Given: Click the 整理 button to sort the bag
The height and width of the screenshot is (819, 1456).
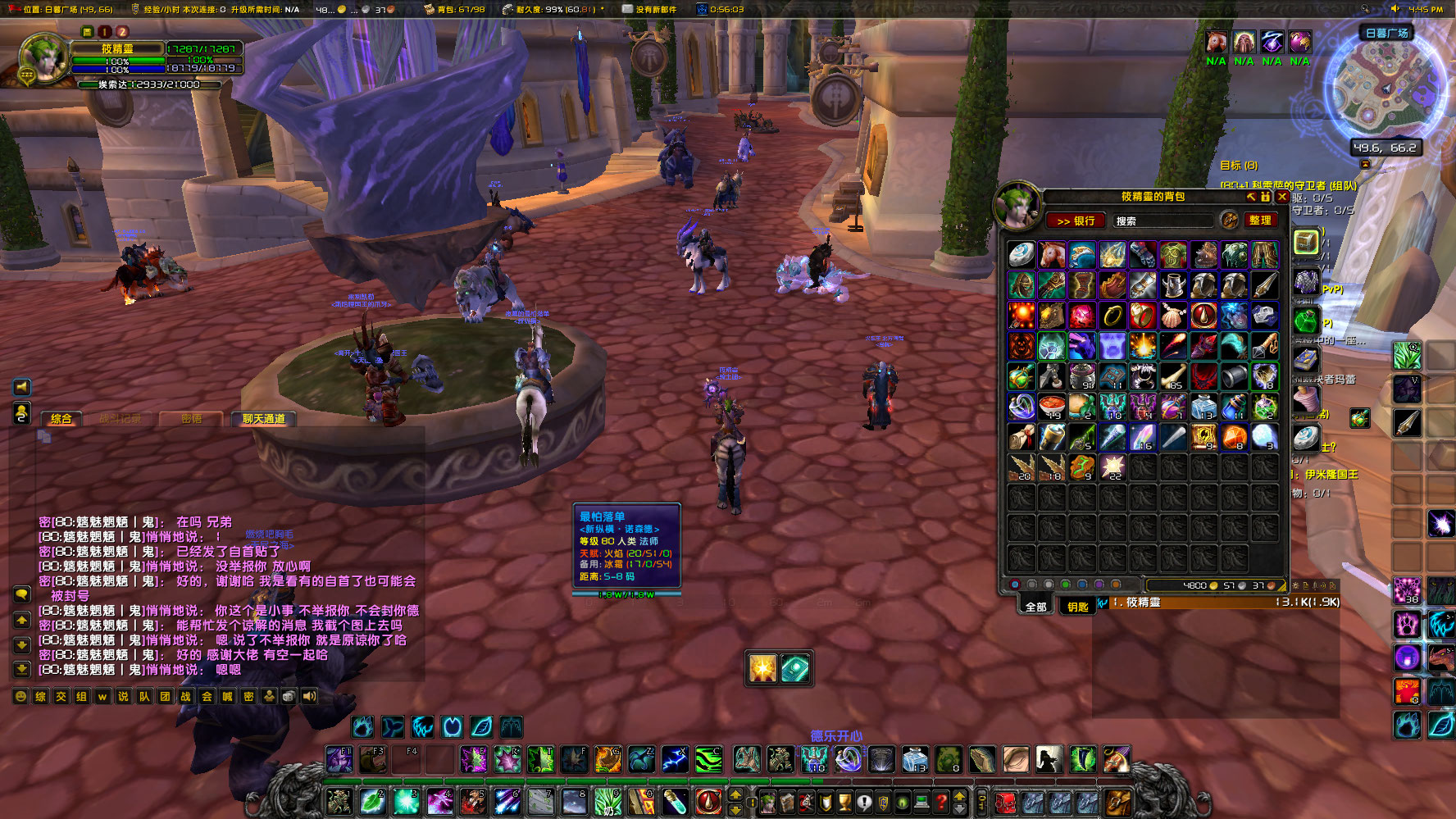Looking at the screenshot, I should (x=1263, y=220).
